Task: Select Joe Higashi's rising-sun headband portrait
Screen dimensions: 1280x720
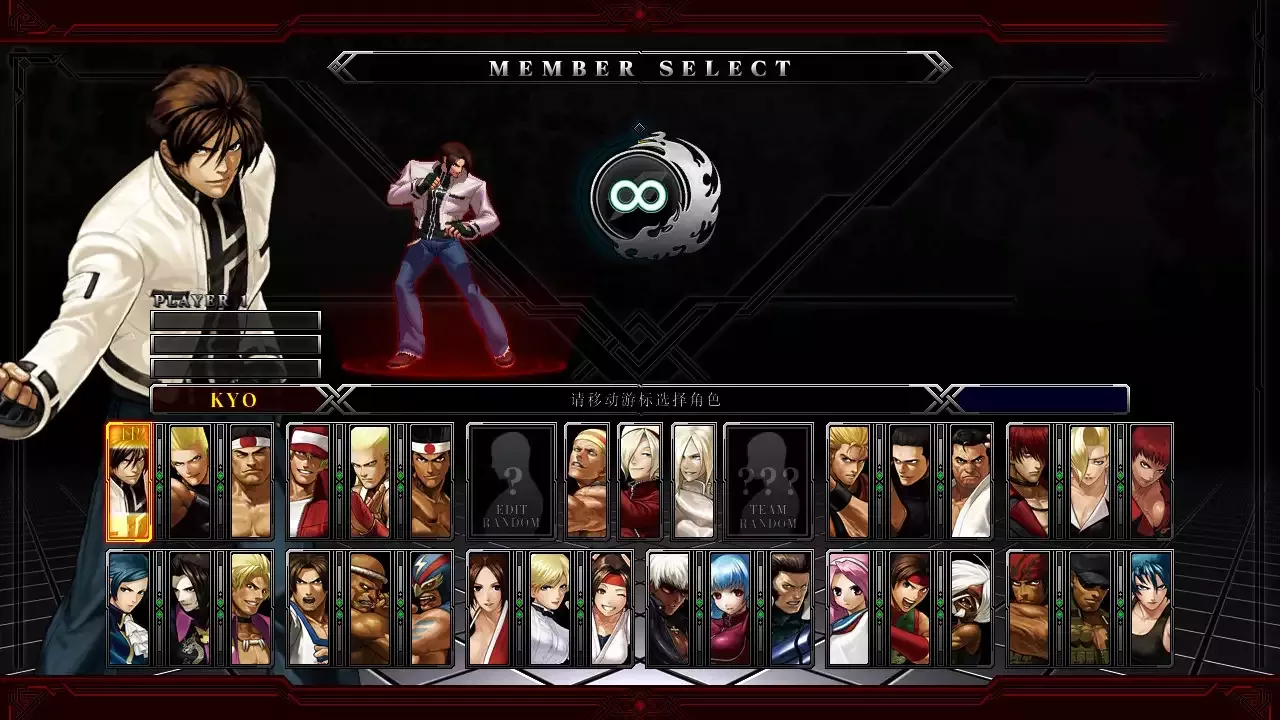Action: 430,481
